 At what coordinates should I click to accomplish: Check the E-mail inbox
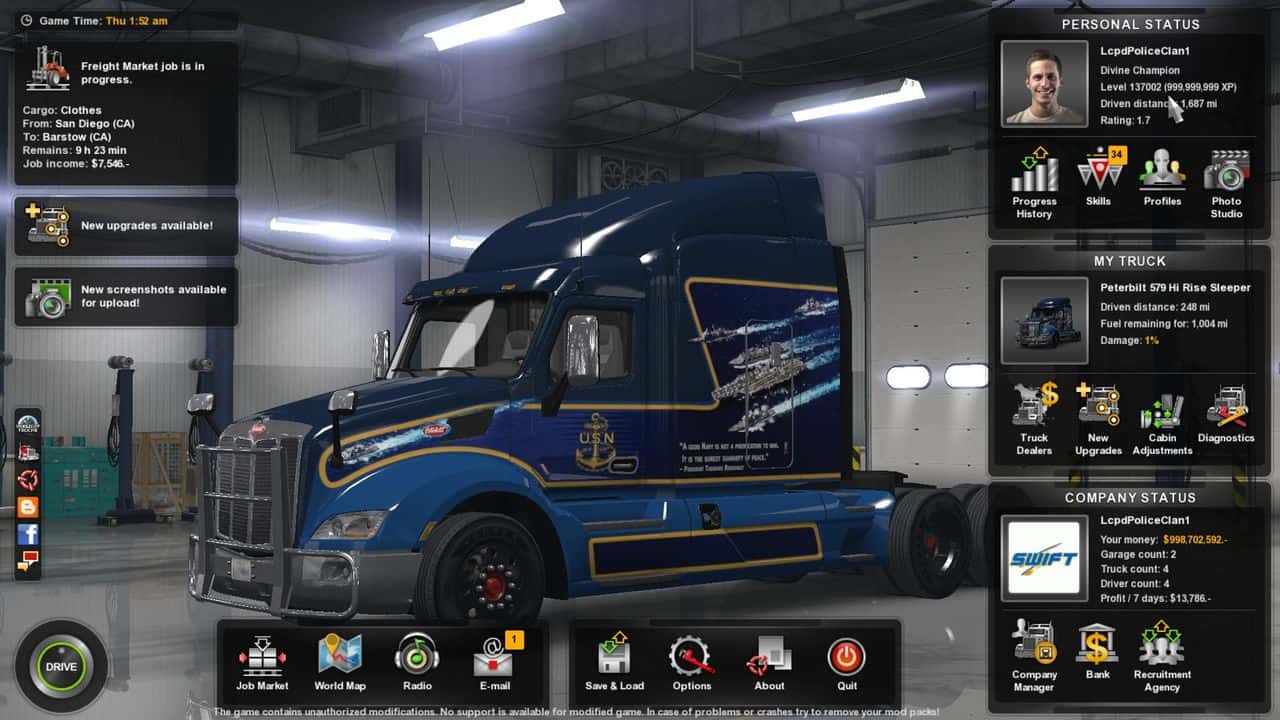pyautogui.click(x=494, y=662)
